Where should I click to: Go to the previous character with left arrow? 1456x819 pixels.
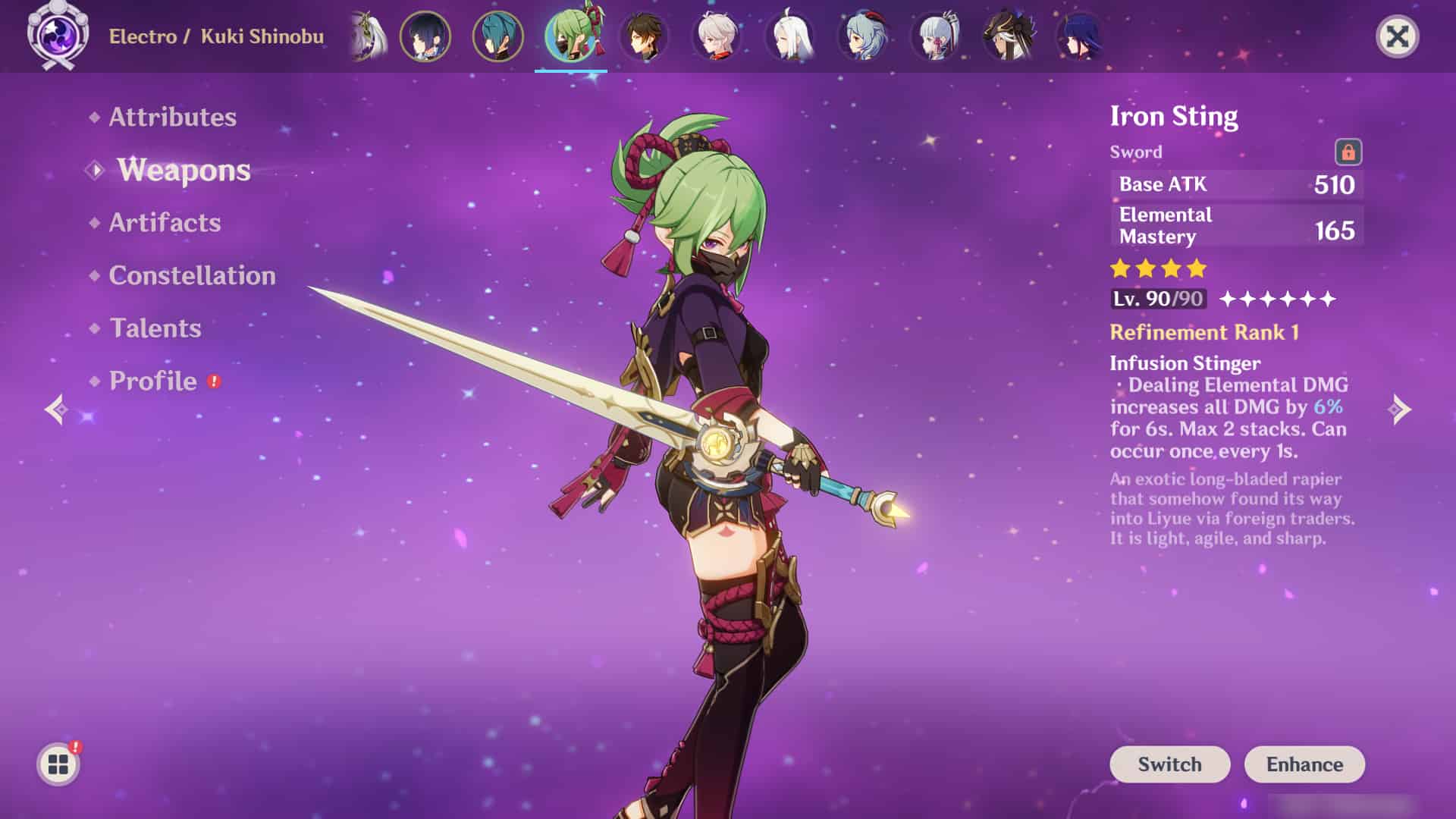coord(56,409)
